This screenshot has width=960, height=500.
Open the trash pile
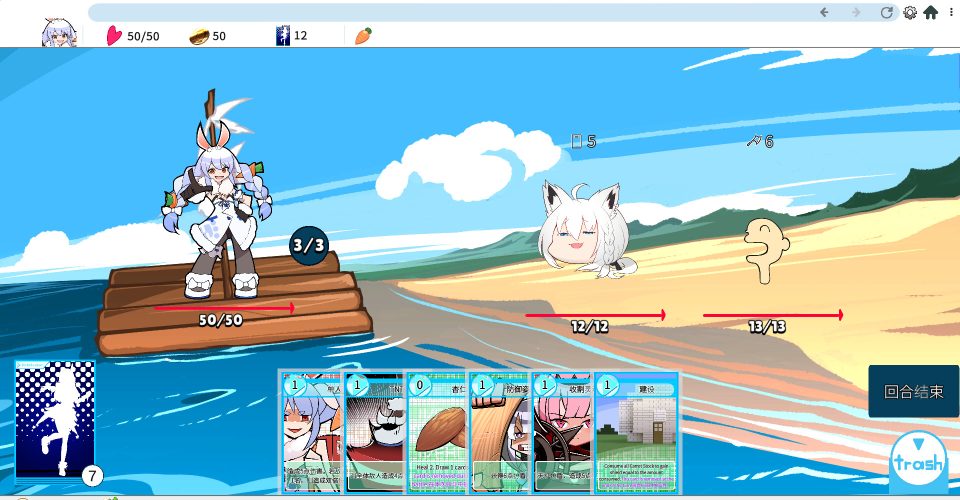tap(918, 460)
